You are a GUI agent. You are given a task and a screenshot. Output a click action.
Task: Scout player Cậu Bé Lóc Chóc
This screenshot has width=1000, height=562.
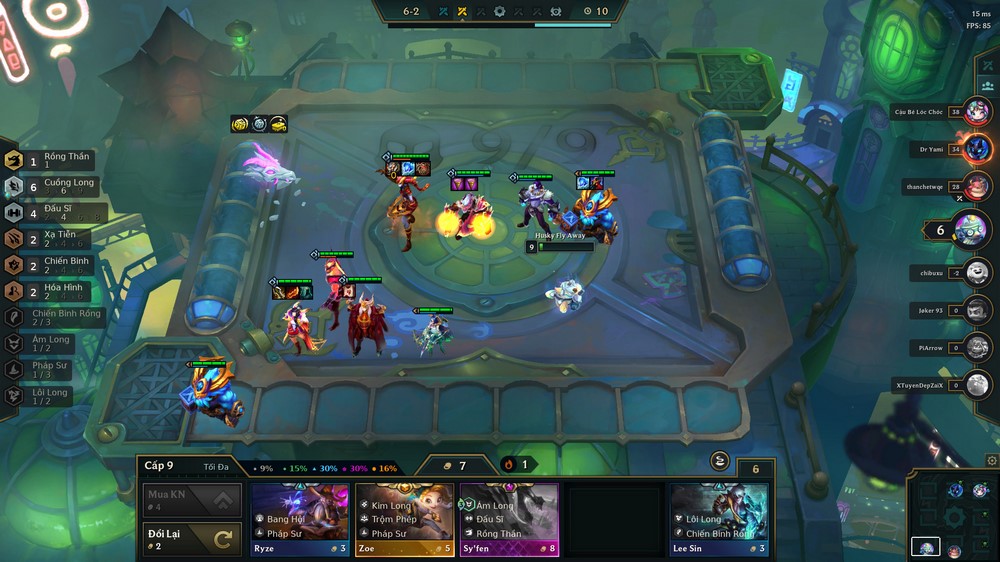[x=977, y=112]
